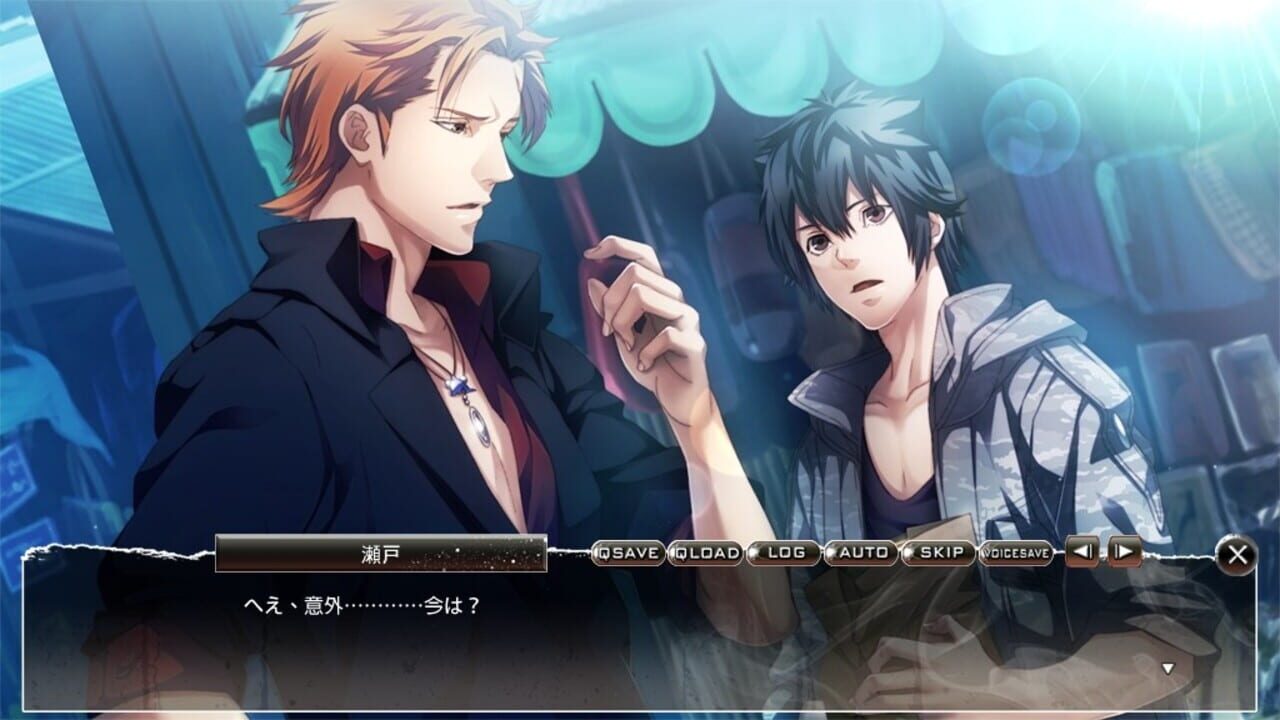
Task: Click the X to hide the dialogue window
Action: (1238, 556)
